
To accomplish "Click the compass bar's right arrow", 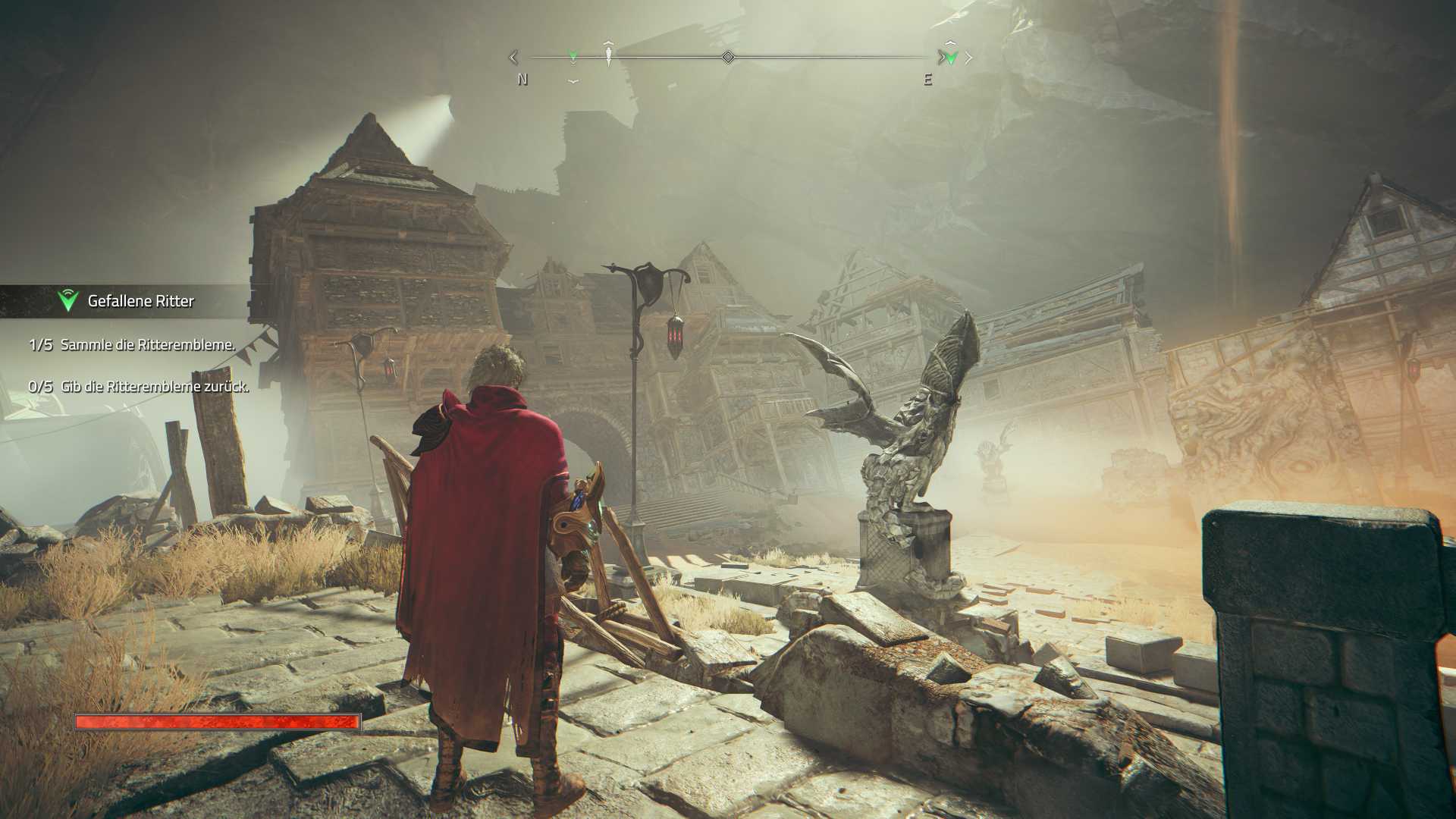I will point(968,58).
